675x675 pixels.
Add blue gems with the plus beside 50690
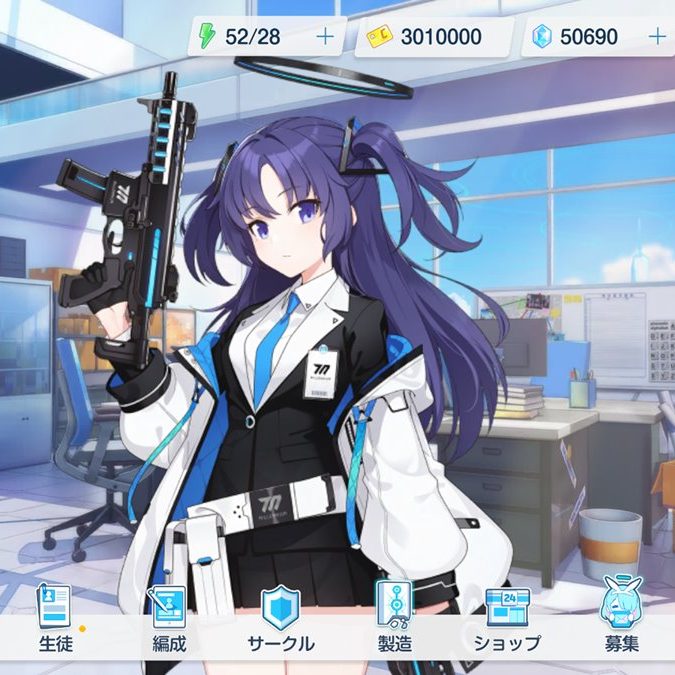pos(657,37)
